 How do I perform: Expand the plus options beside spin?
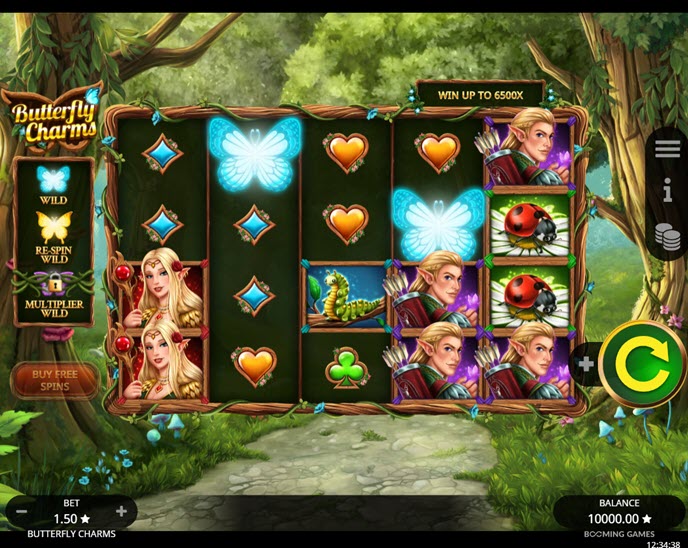(586, 364)
